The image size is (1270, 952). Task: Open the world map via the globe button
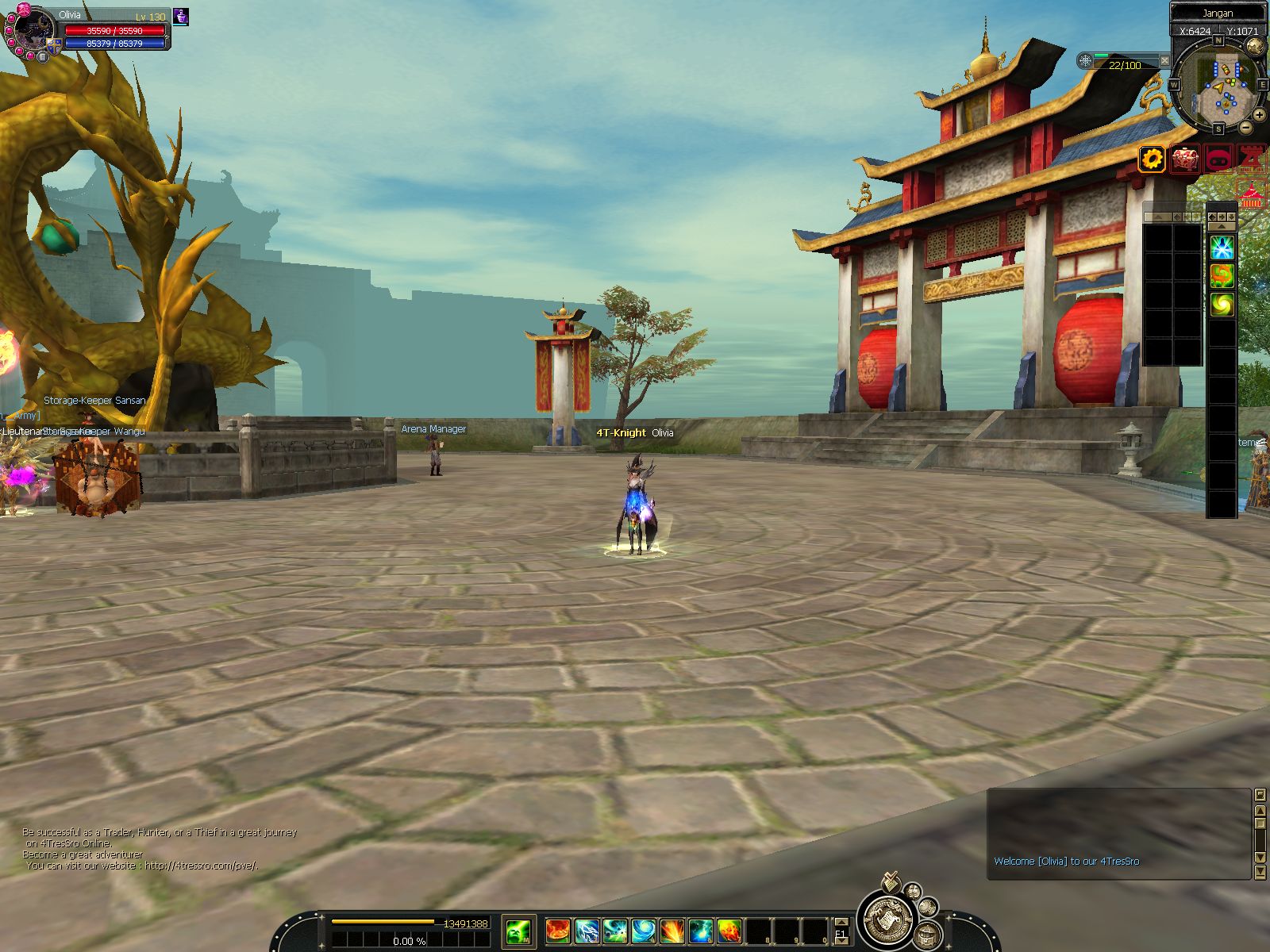[x=1255, y=47]
